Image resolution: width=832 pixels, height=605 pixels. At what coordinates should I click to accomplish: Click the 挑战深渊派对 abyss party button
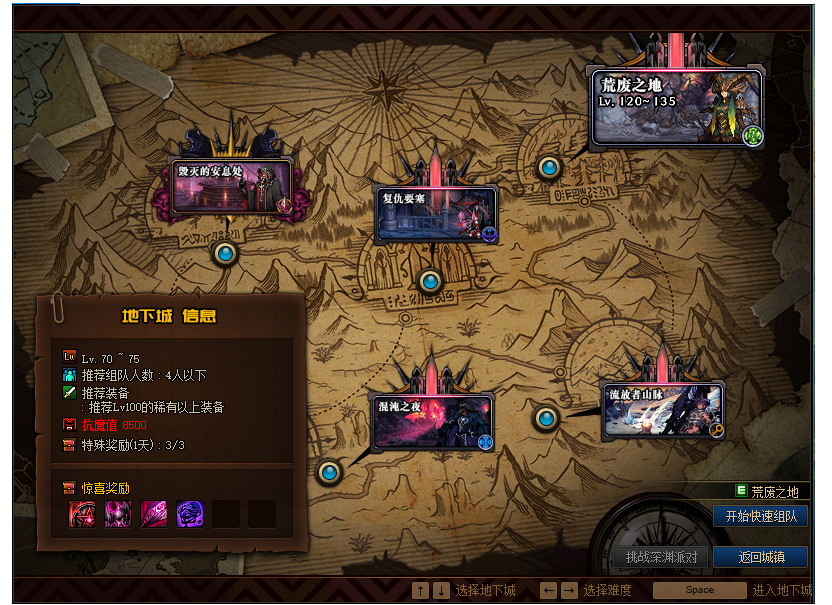pos(661,557)
